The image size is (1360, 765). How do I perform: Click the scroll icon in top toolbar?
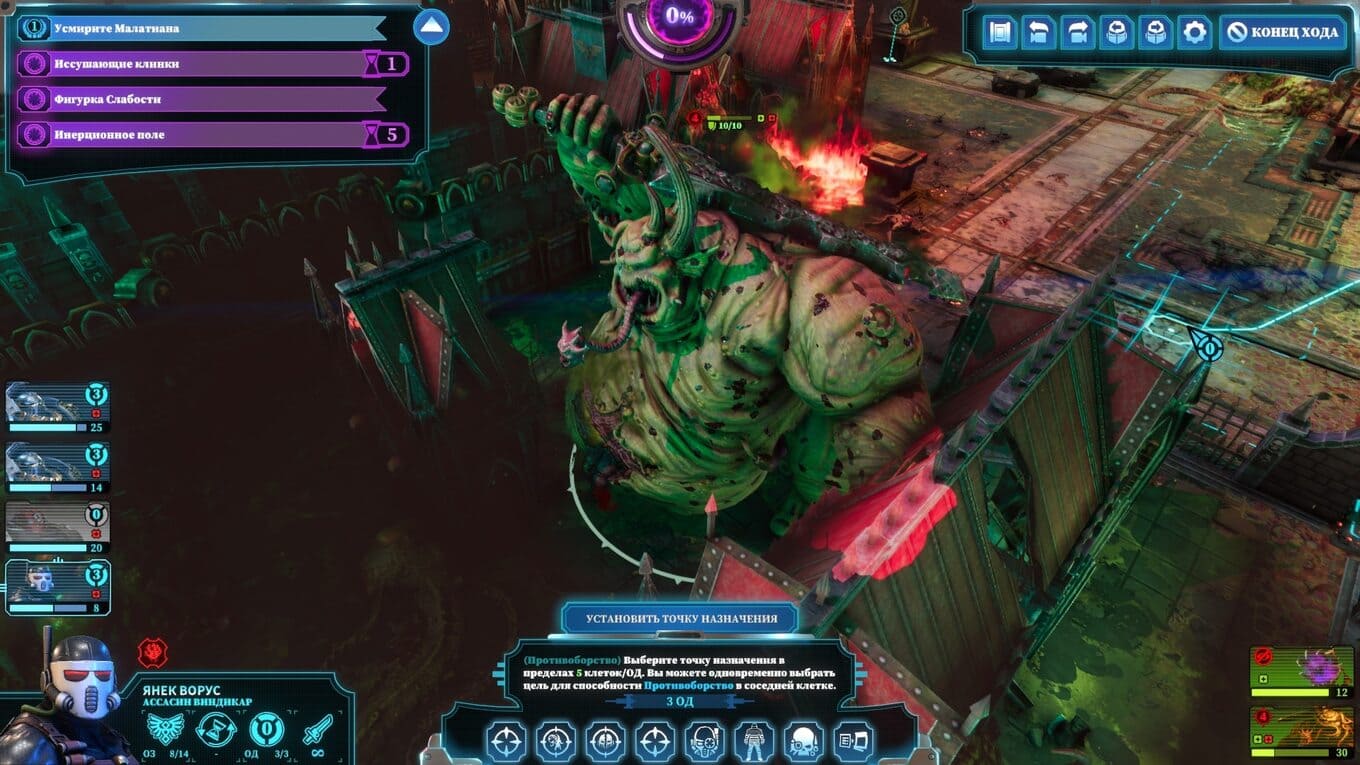(x=999, y=33)
